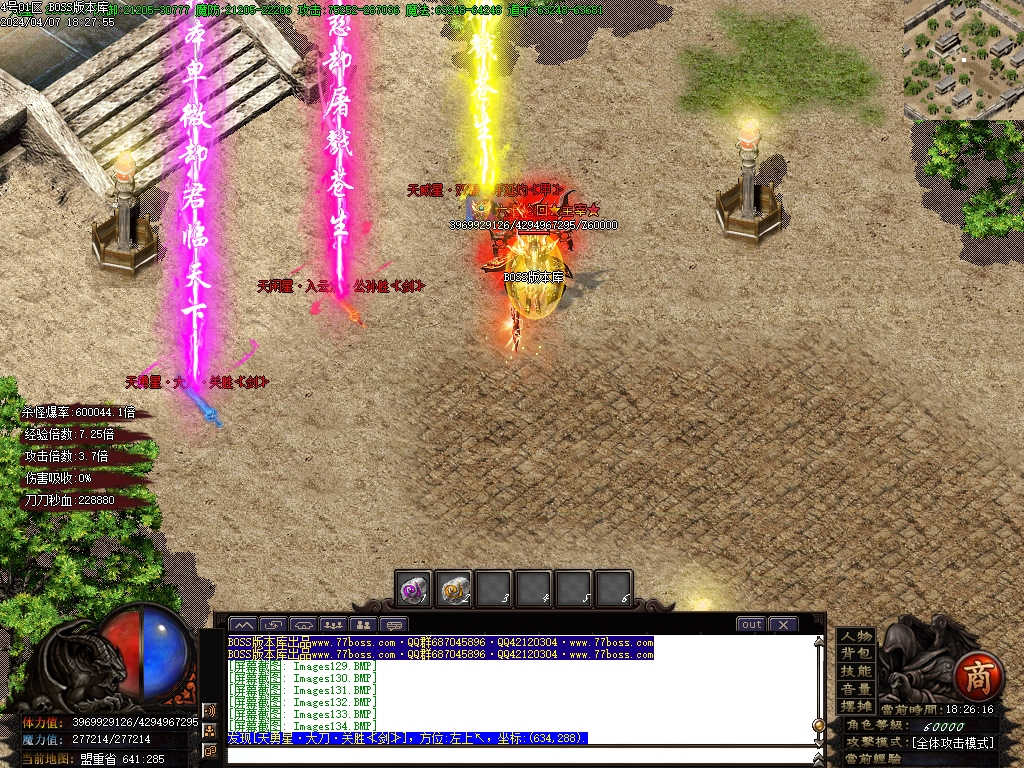Image resolution: width=1024 pixels, height=768 pixels.
Task: Open the red 商 shop button
Action: click(x=972, y=678)
